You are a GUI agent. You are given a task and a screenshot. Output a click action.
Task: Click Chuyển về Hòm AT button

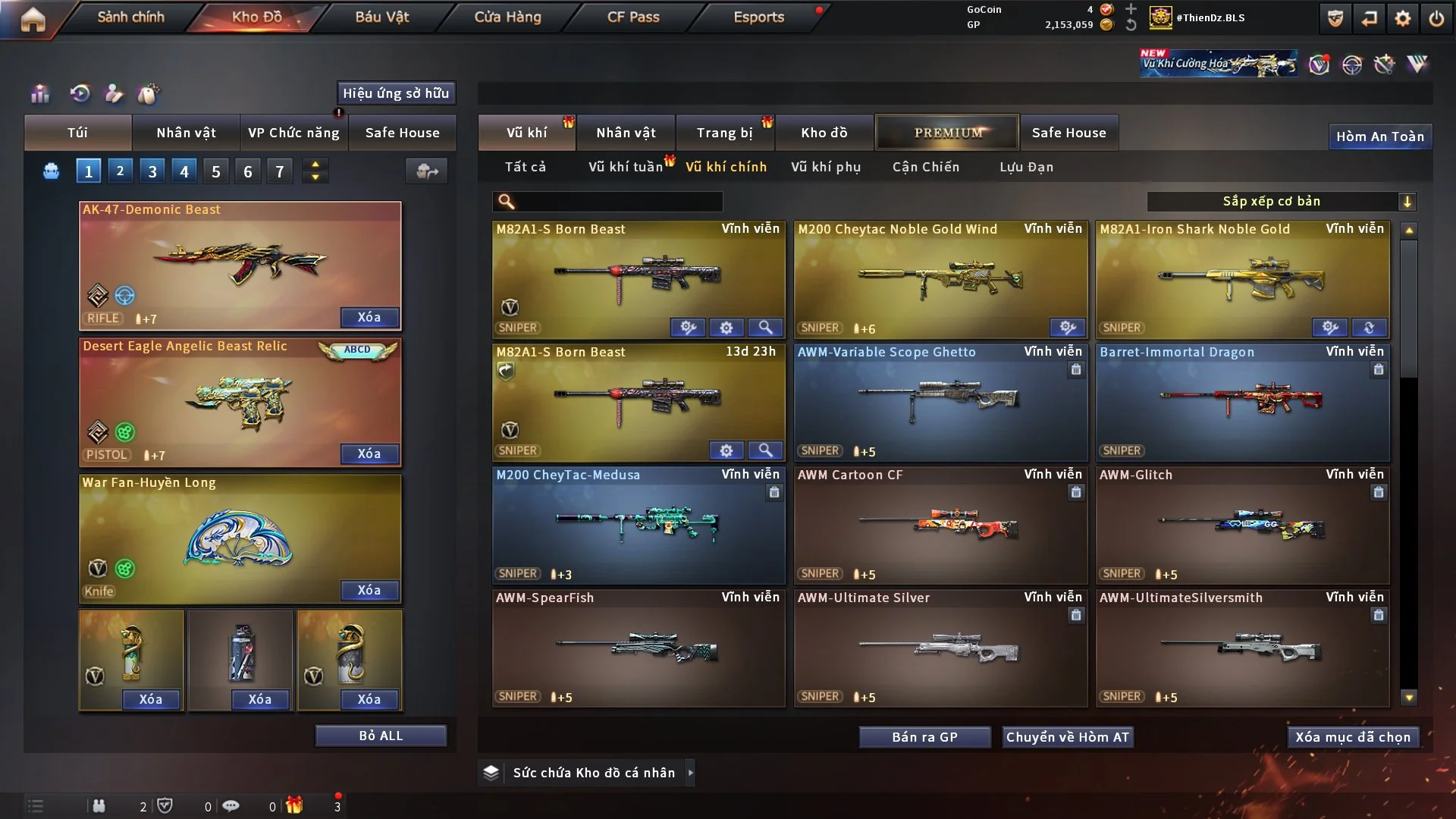[1068, 737]
